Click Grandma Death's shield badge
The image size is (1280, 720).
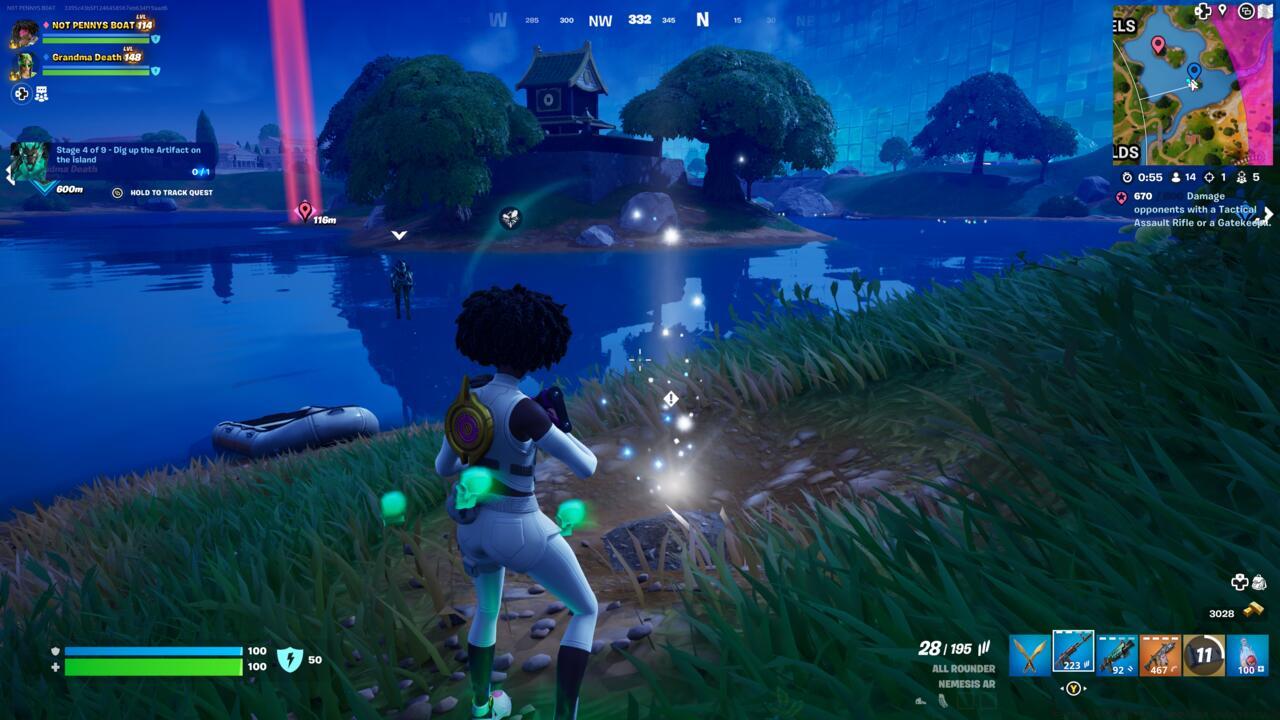click(155, 70)
